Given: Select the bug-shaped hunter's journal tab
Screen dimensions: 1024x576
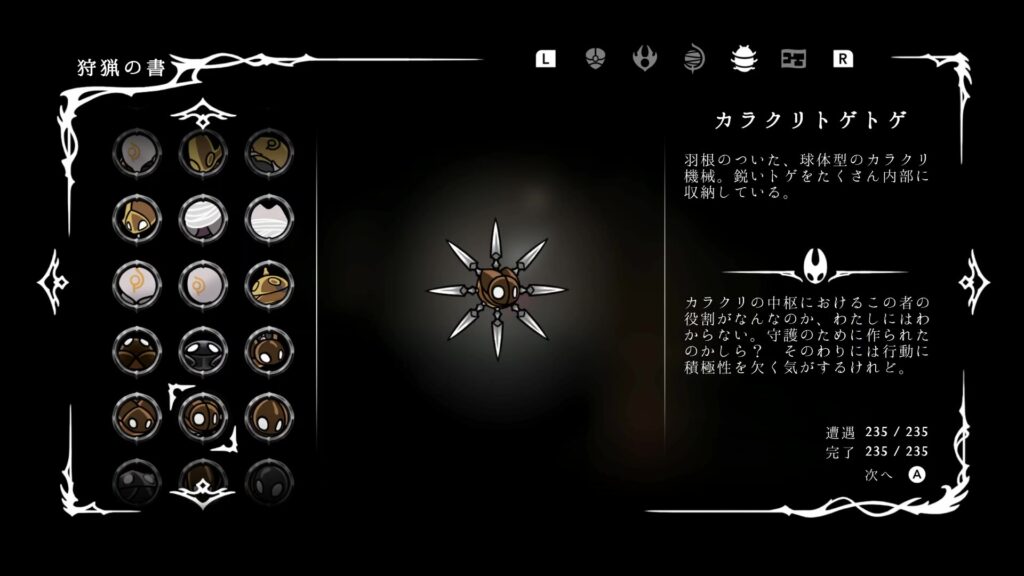Looking at the screenshot, I should point(743,58).
